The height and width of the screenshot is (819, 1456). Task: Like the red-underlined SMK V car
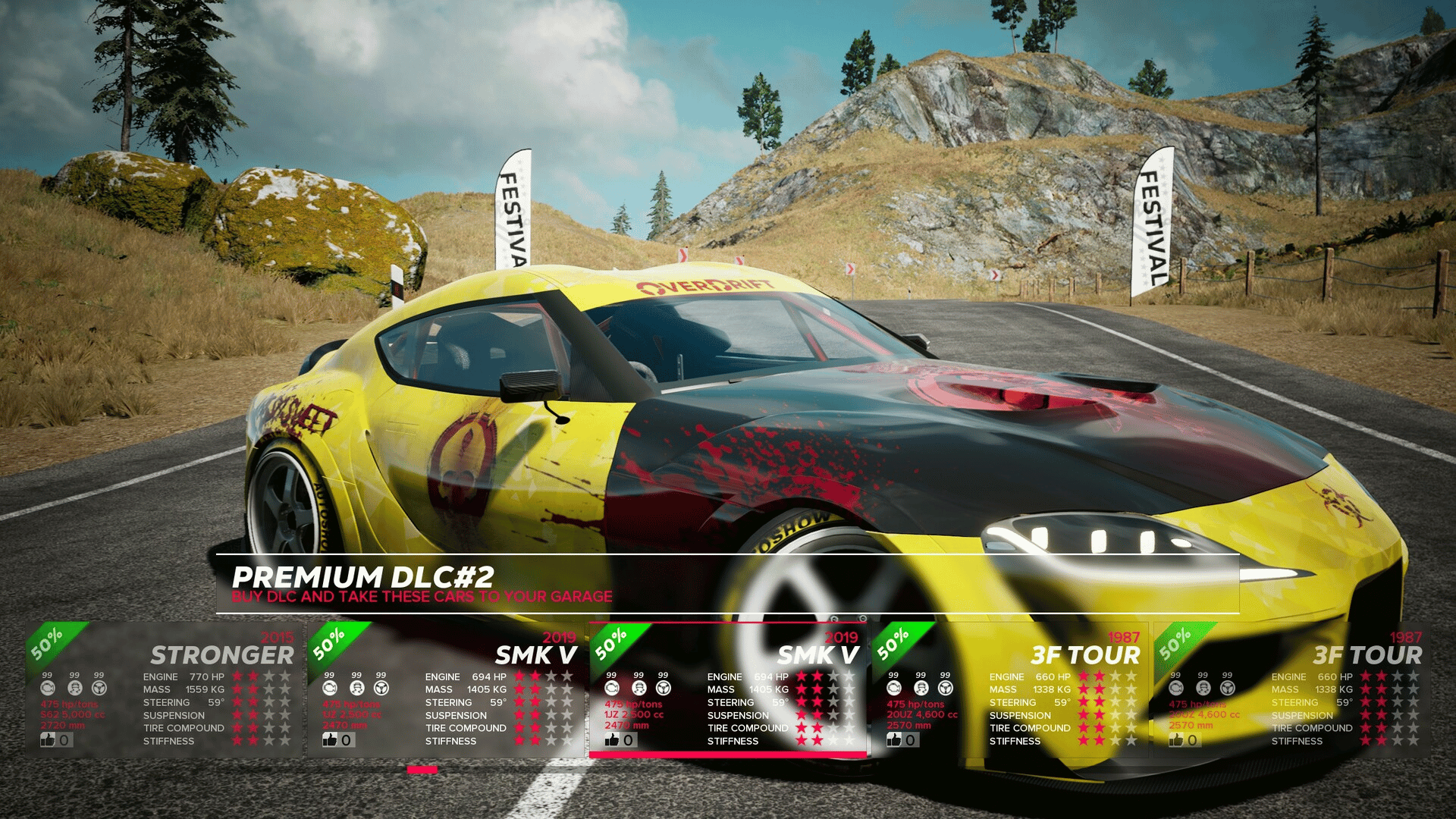613,739
